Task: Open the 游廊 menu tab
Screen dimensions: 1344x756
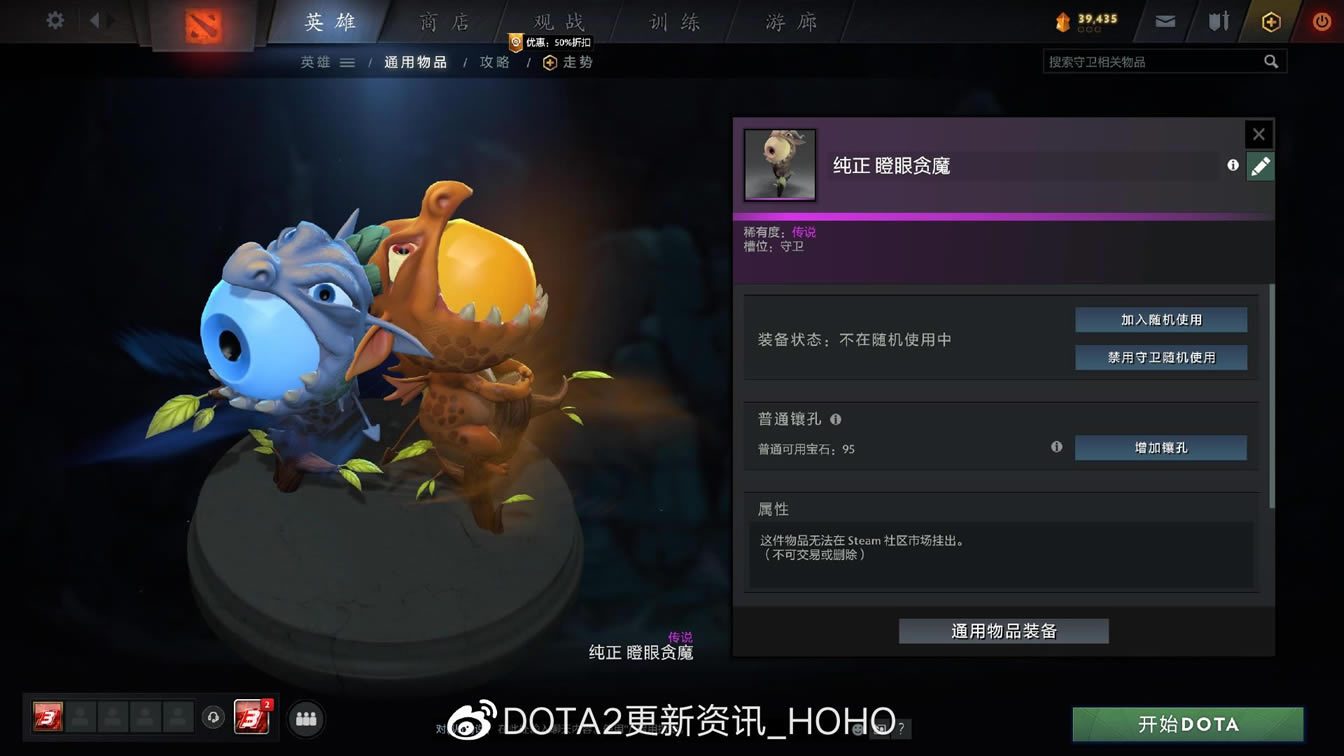Action: click(x=790, y=21)
